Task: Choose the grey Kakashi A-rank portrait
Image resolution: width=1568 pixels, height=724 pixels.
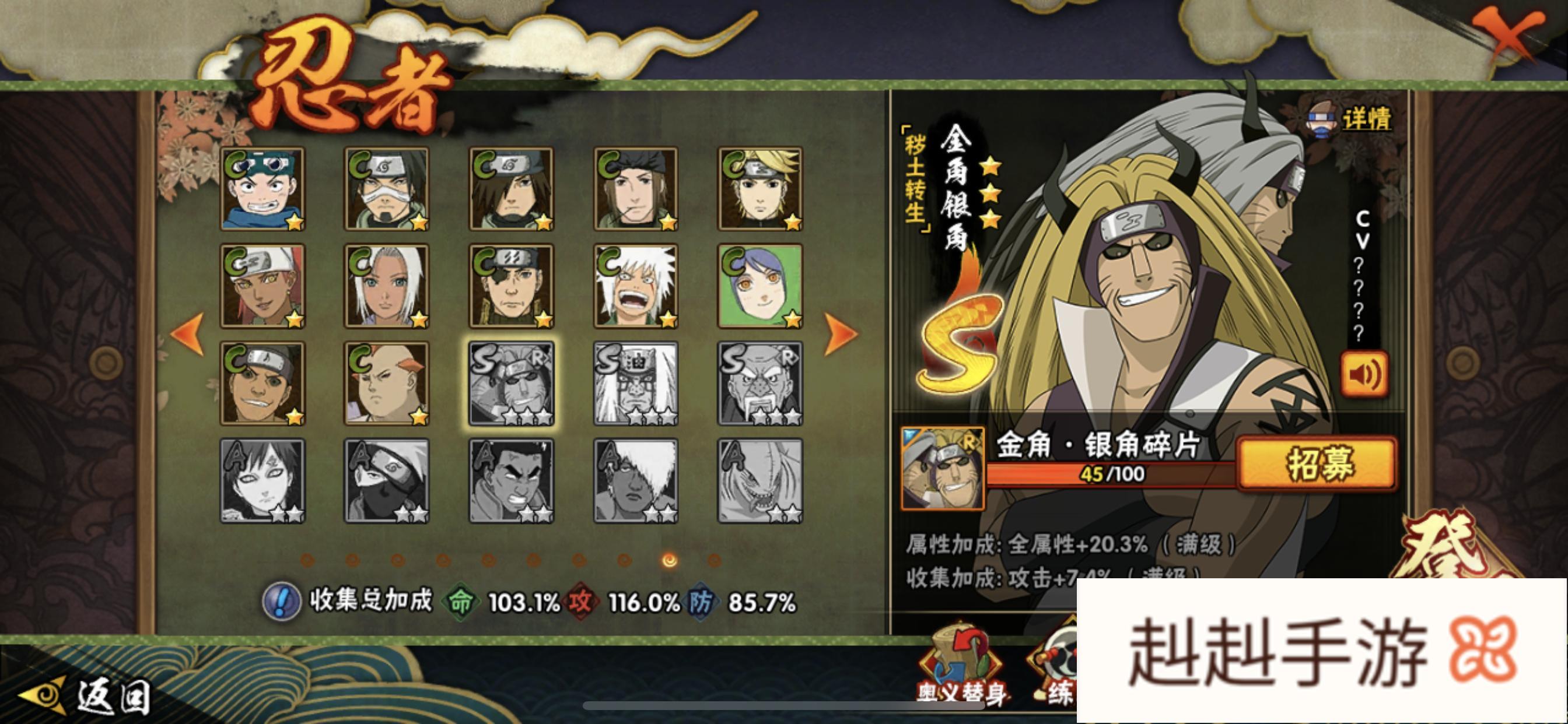Action: (x=387, y=481)
